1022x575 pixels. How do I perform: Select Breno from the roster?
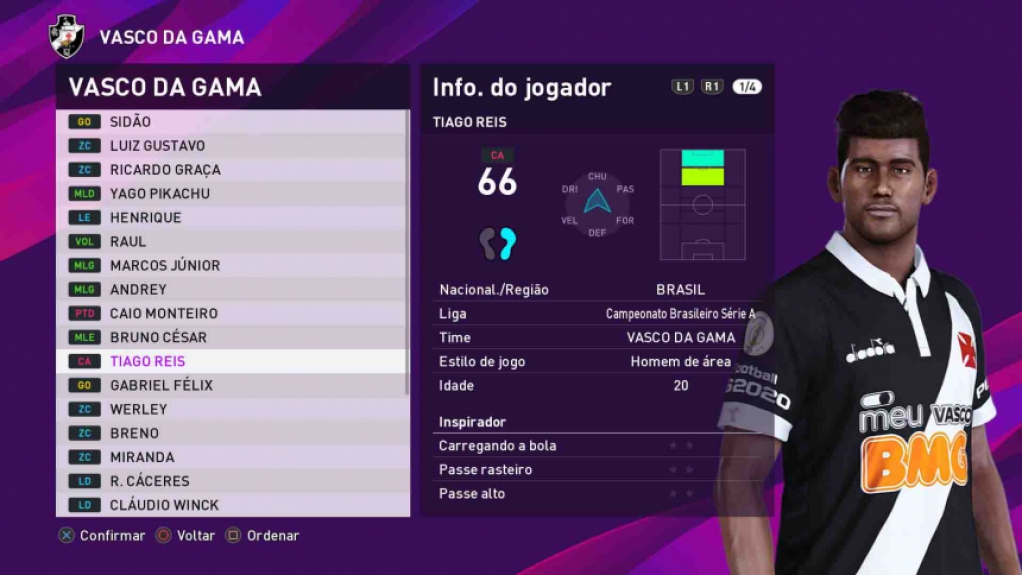pos(232,434)
